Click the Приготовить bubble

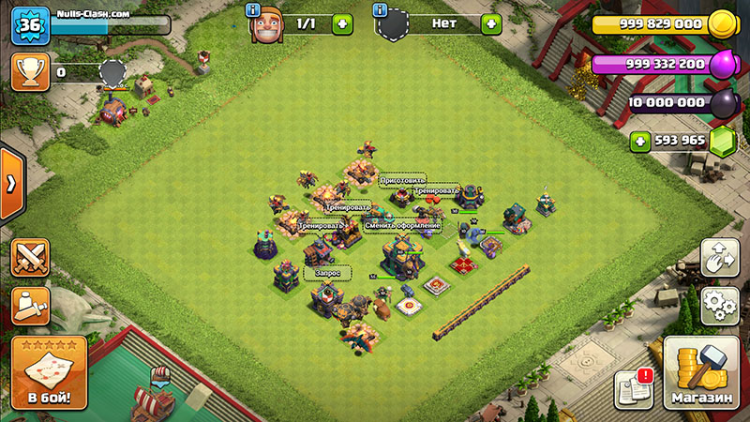tap(401, 182)
